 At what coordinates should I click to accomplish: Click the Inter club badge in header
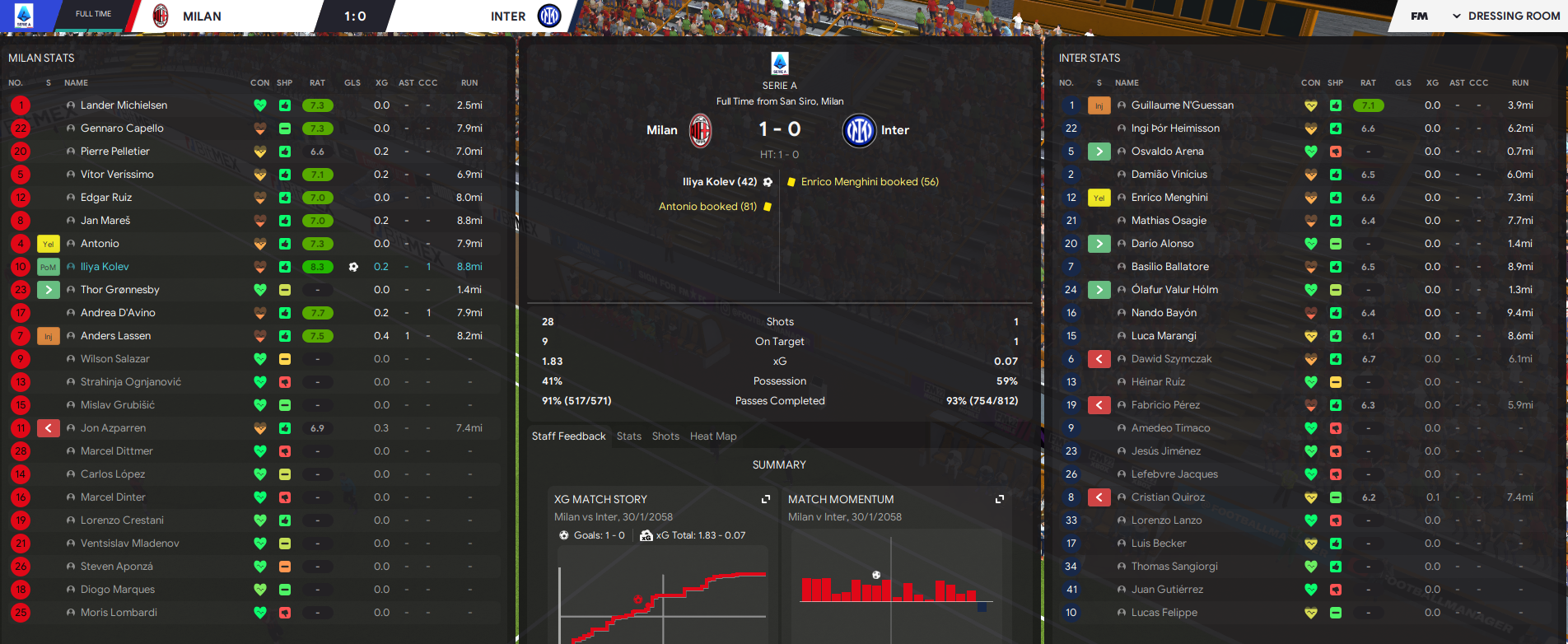tap(549, 16)
